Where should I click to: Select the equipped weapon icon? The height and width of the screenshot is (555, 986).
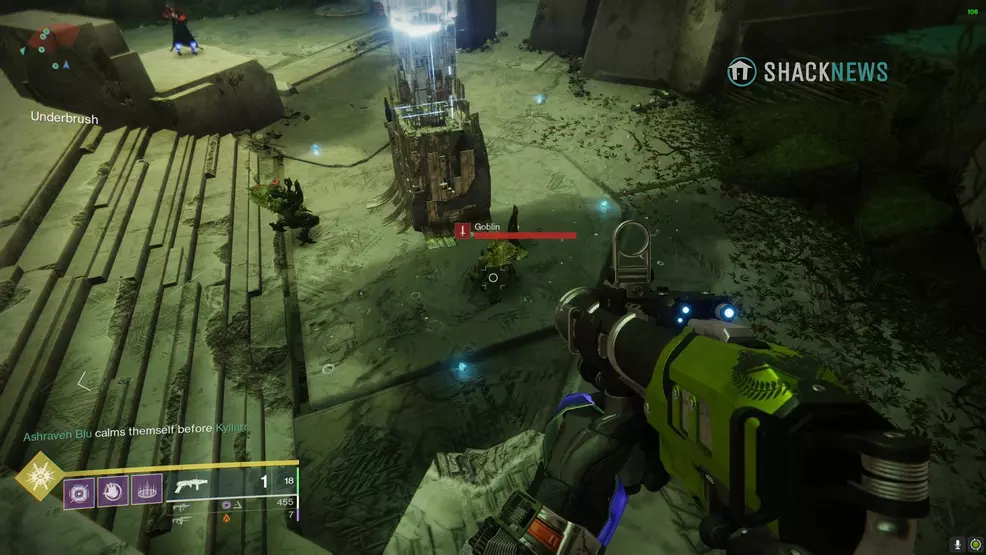[191, 484]
